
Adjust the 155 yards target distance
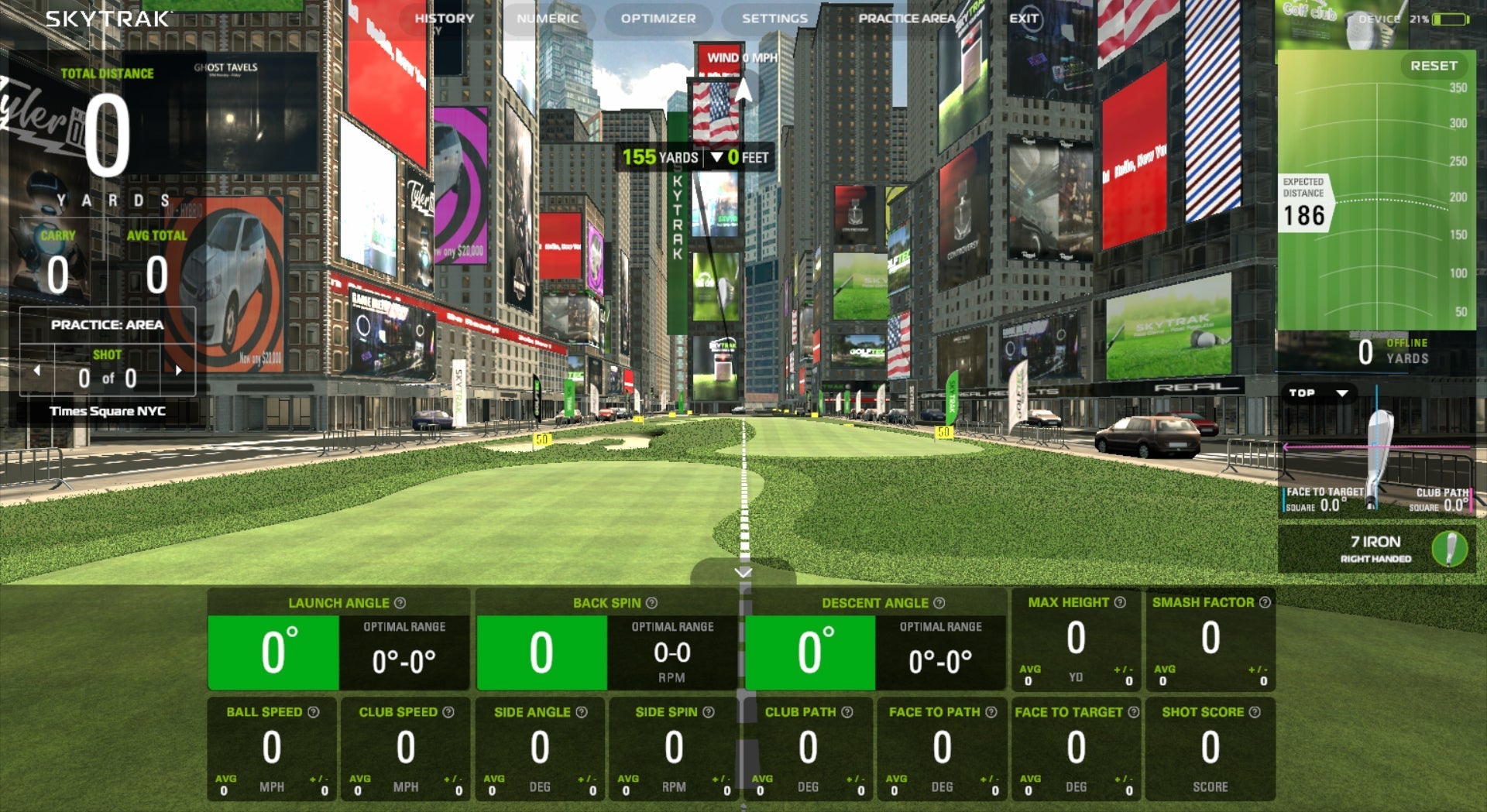pos(660,158)
